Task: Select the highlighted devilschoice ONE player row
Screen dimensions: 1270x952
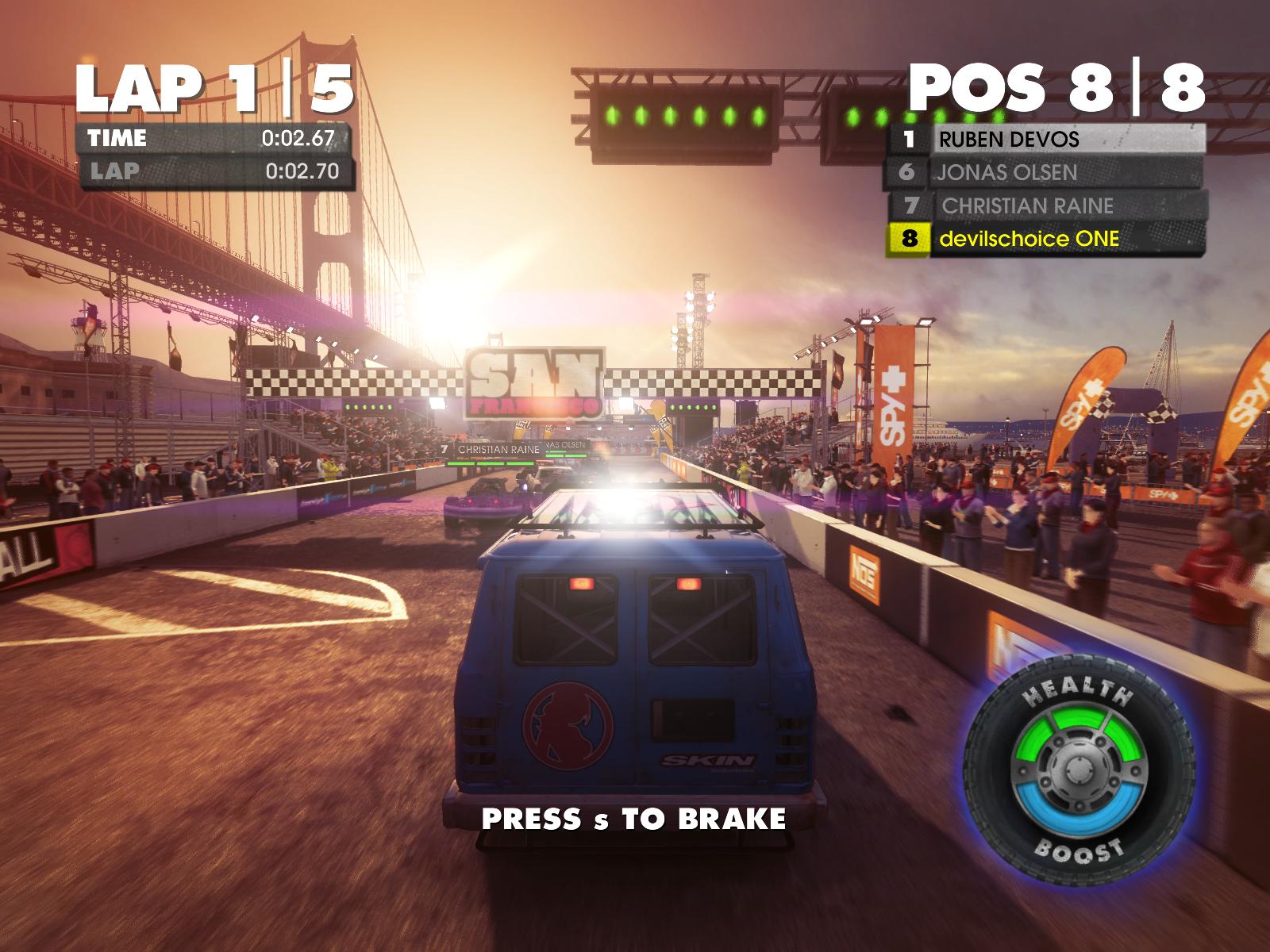Action: point(1046,239)
